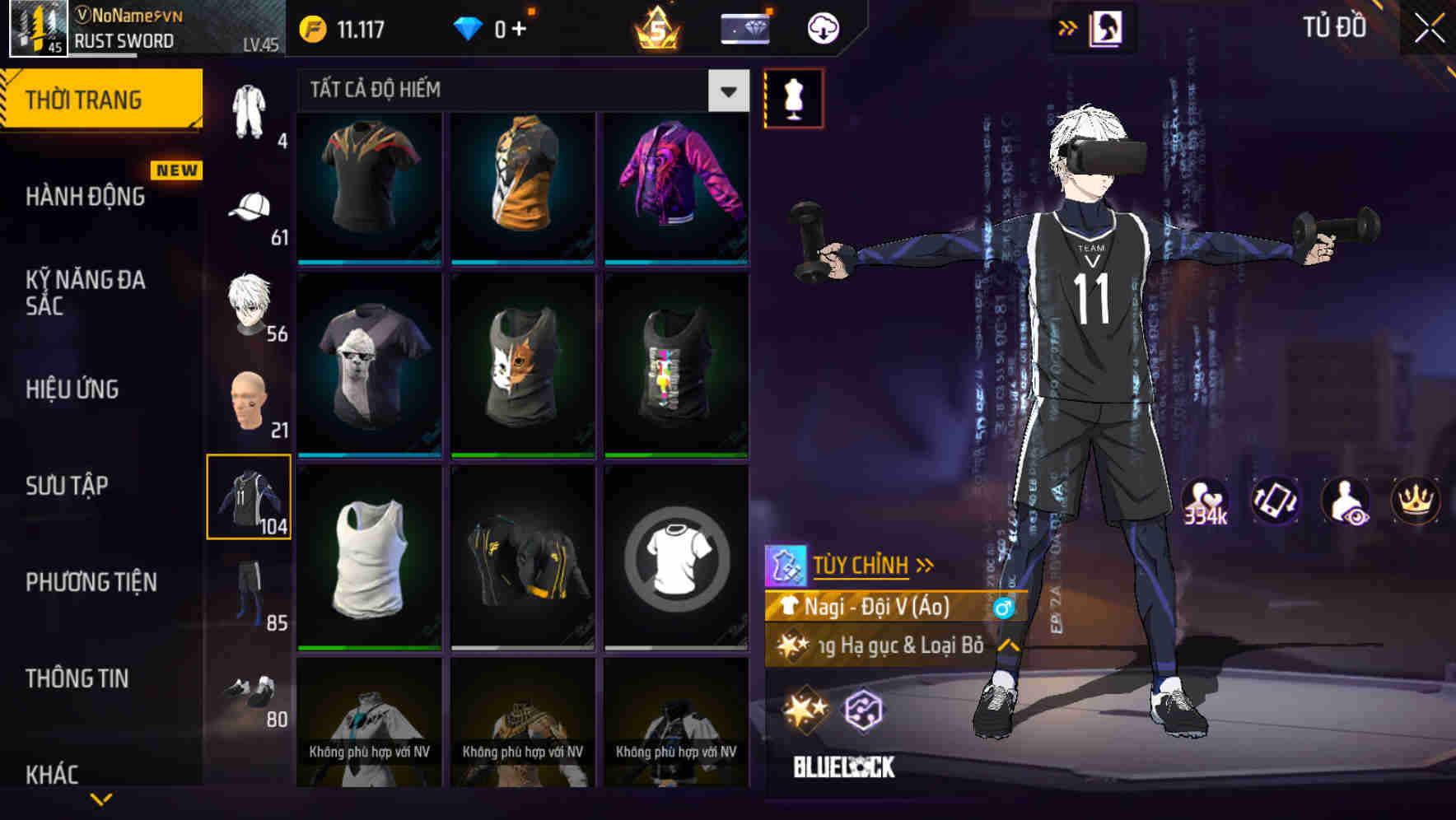Open the Tất Cả Độ Hiếm rarity dropdown

(x=727, y=91)
